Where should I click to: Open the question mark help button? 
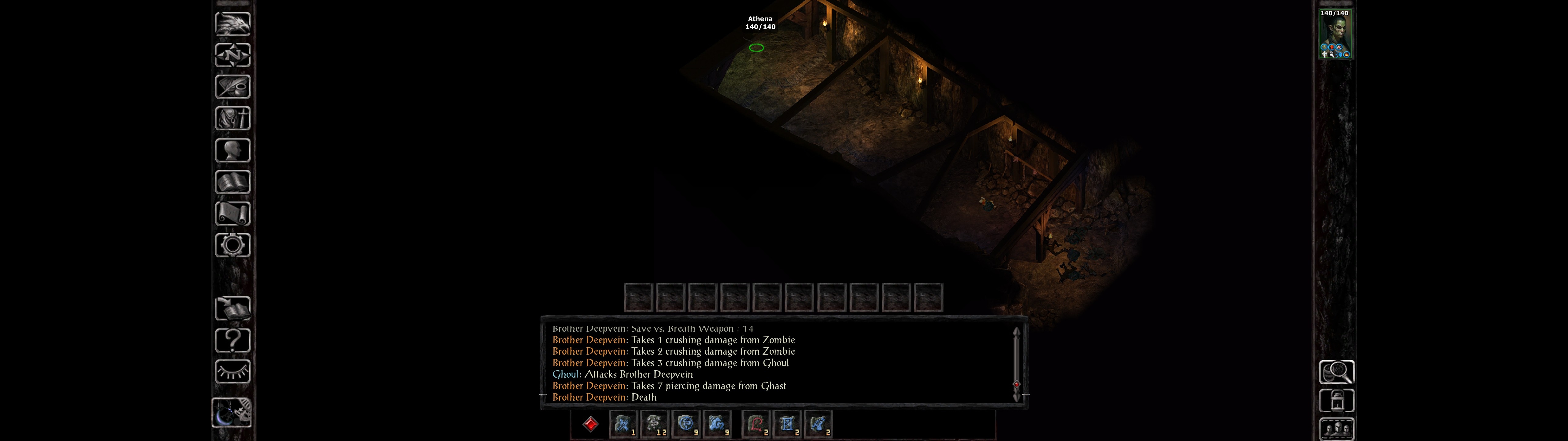point(232,340)
